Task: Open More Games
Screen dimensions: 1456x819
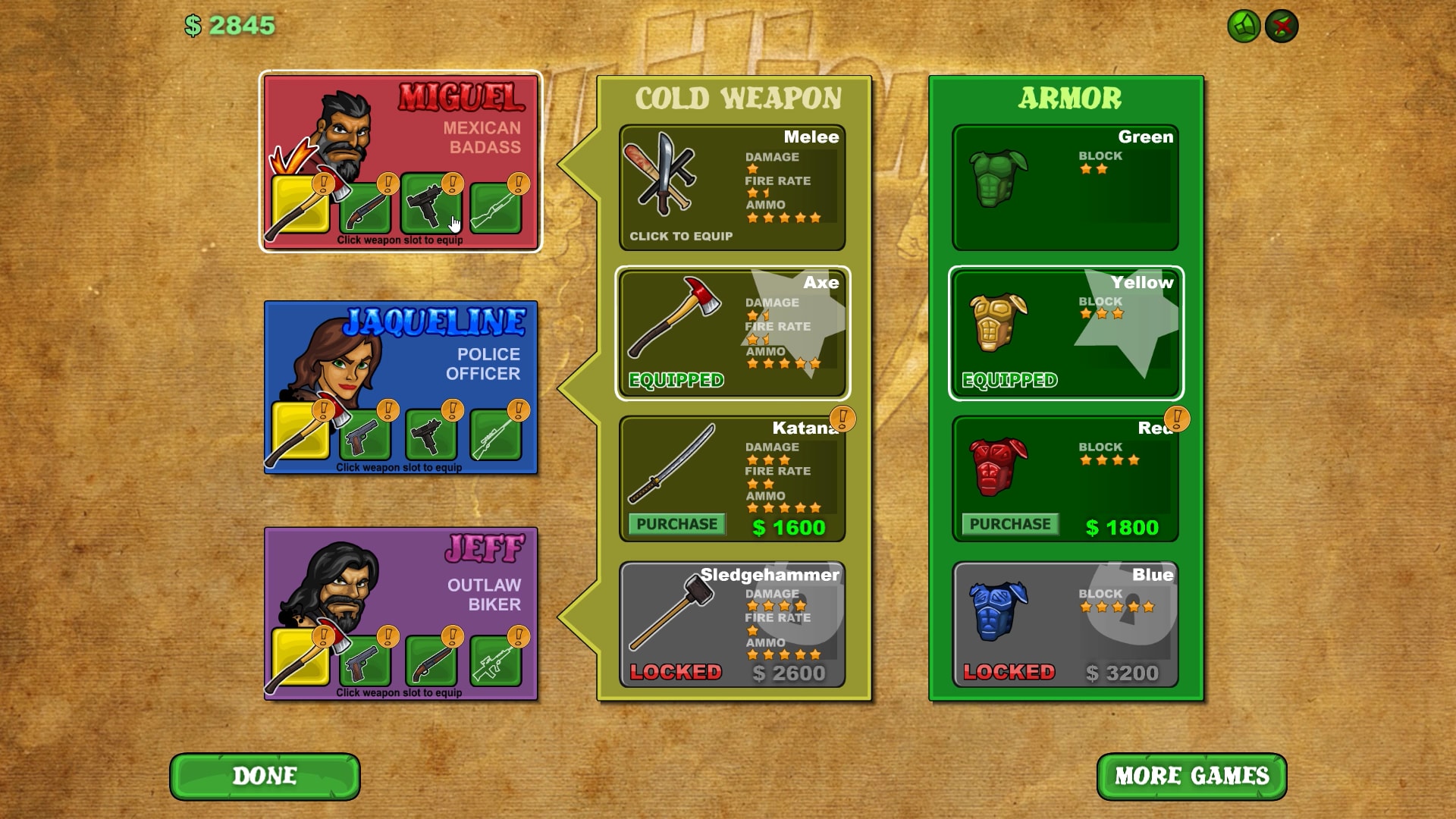Action: (x=1192, y=777)
